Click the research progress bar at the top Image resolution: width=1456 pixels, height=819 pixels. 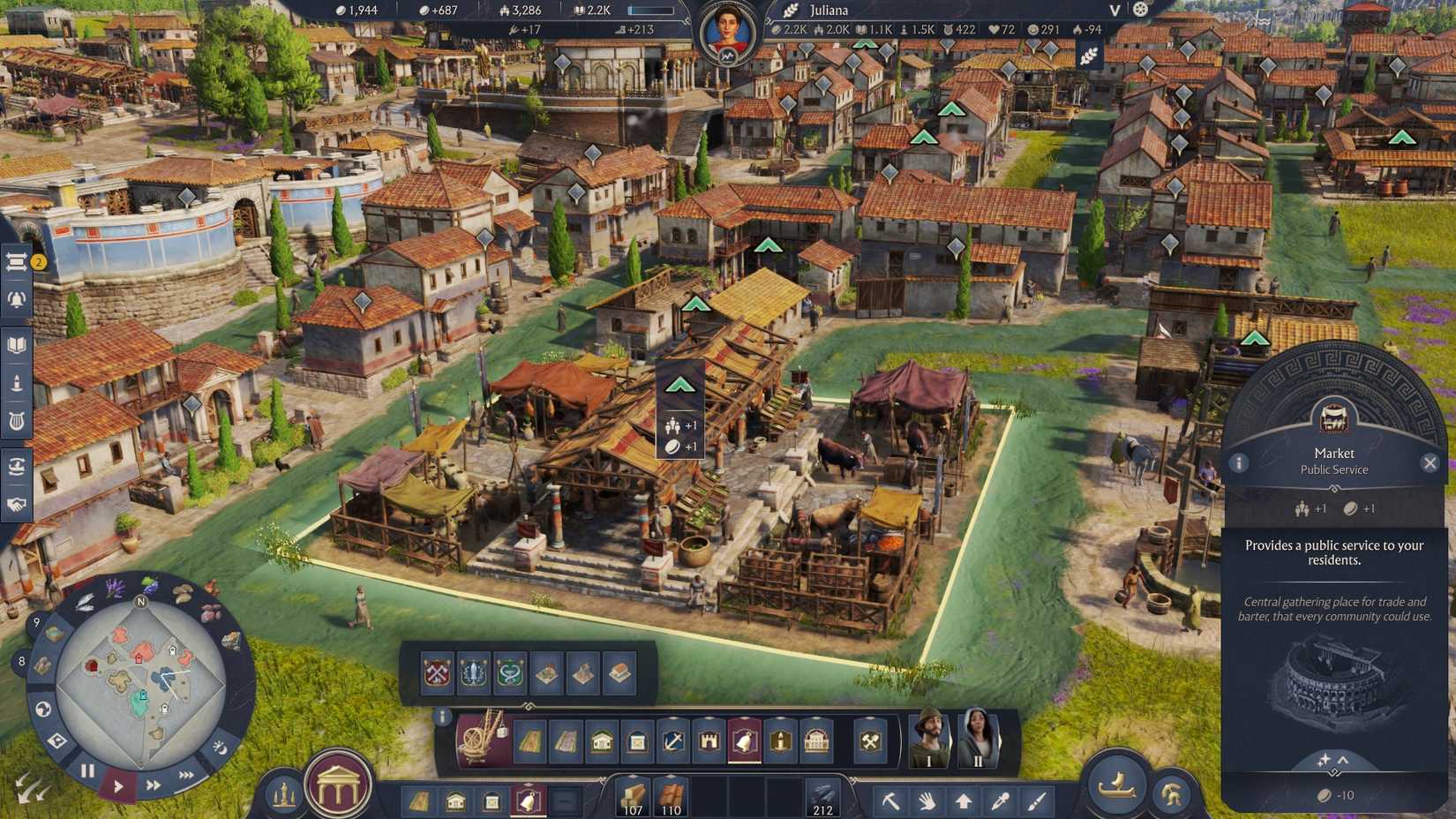651,11
